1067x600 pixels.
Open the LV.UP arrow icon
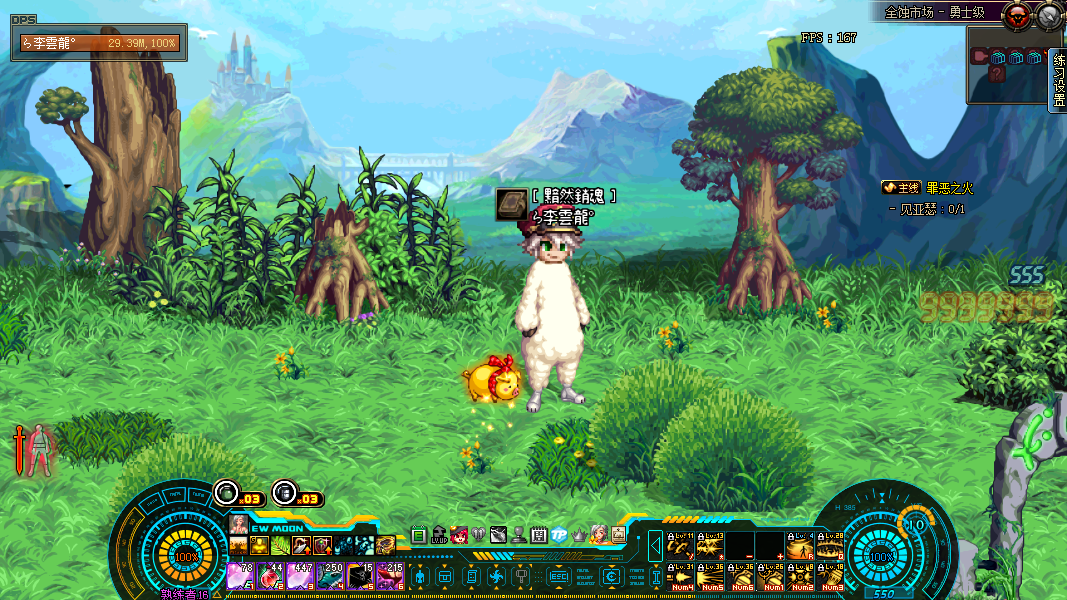[438, 535]
